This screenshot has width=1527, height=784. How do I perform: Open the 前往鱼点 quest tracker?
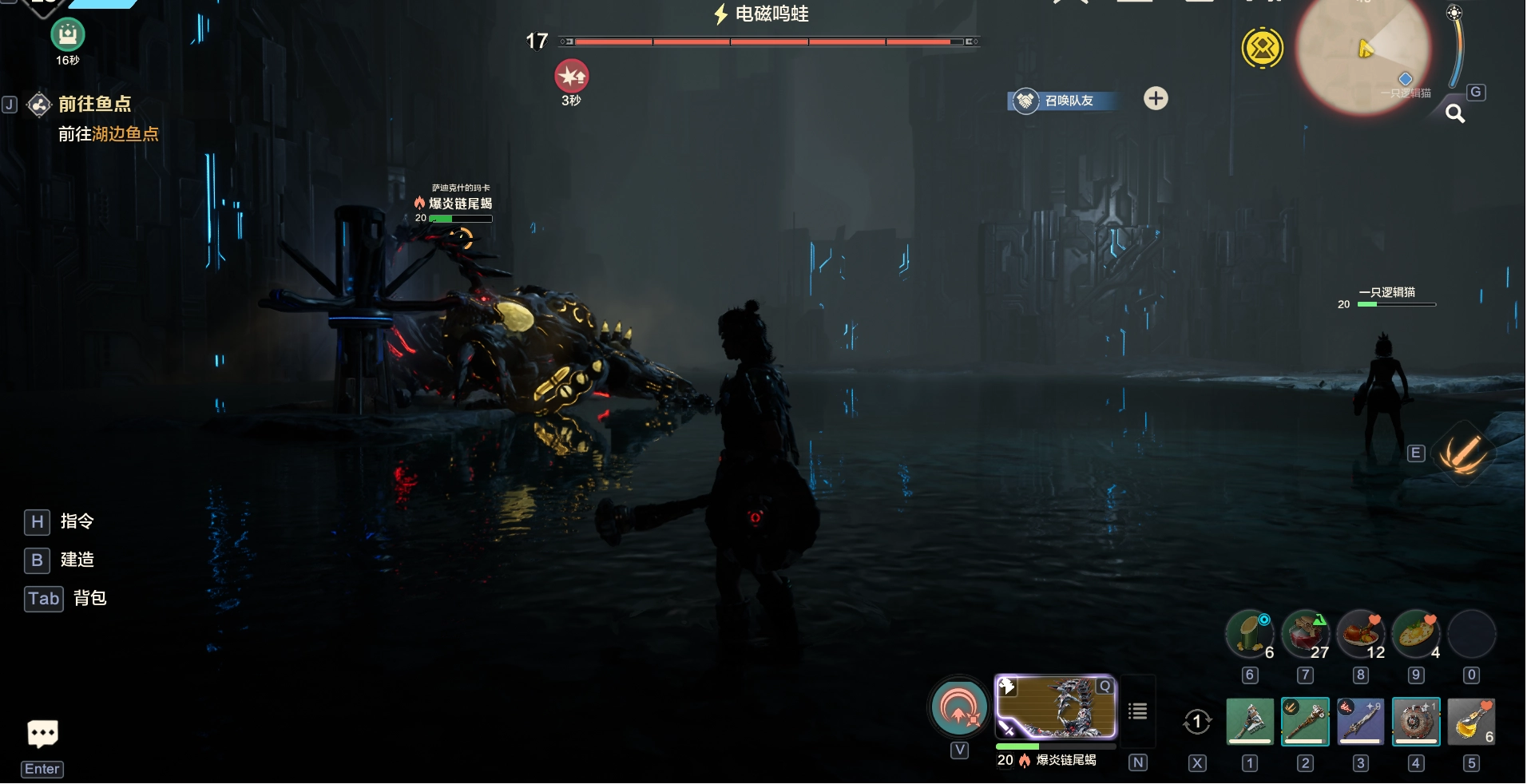(x=94, y=104)
